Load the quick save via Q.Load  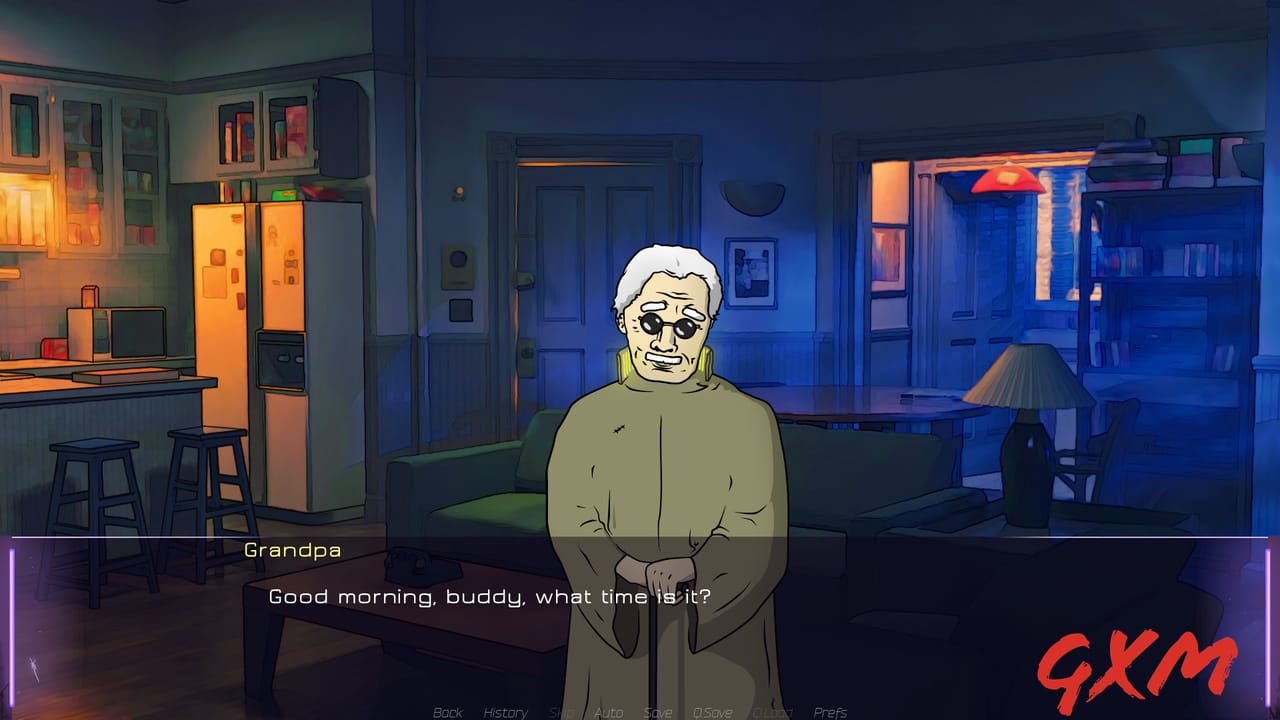point(772,712)
